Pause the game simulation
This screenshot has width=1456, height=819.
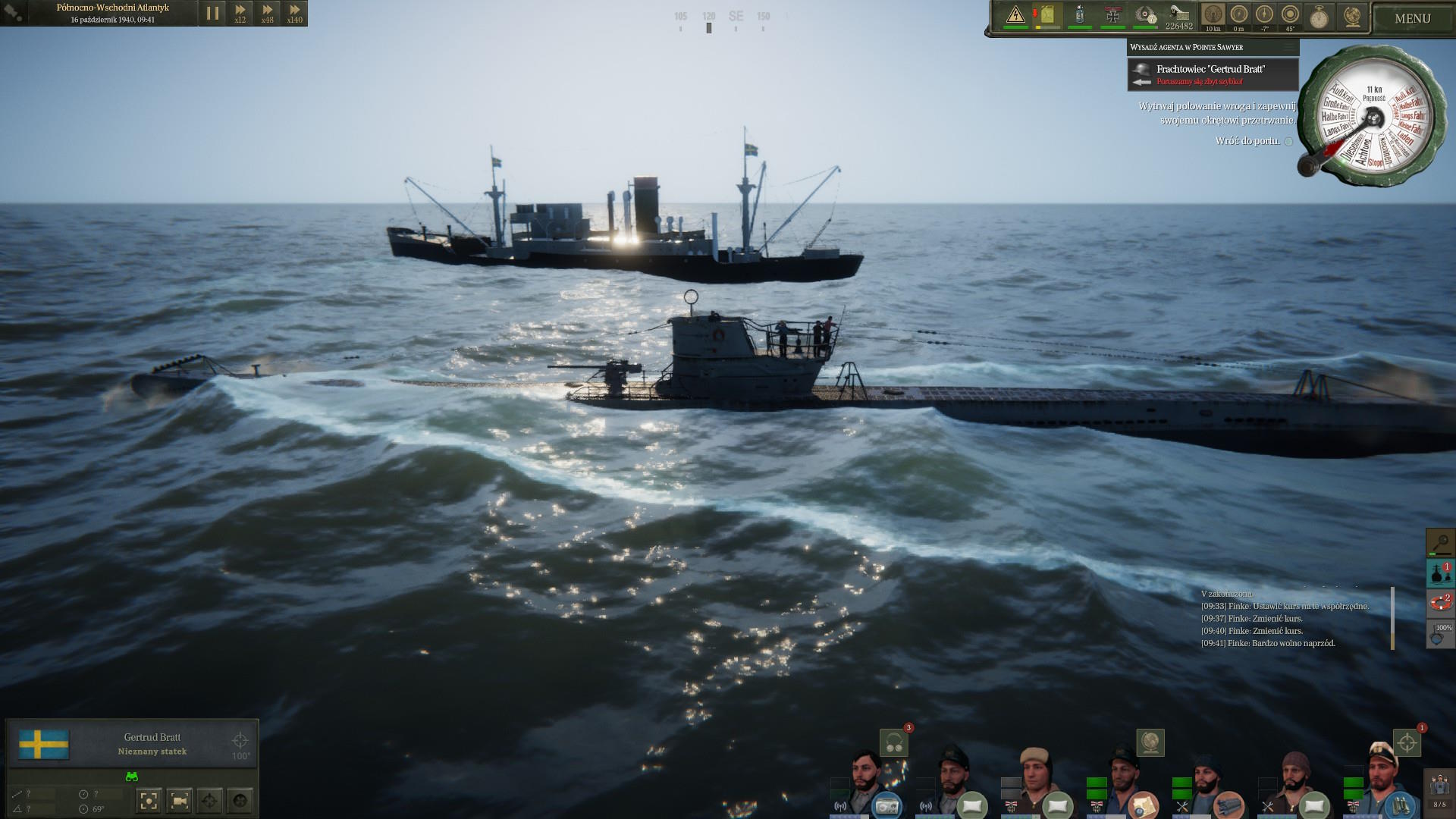212,13
